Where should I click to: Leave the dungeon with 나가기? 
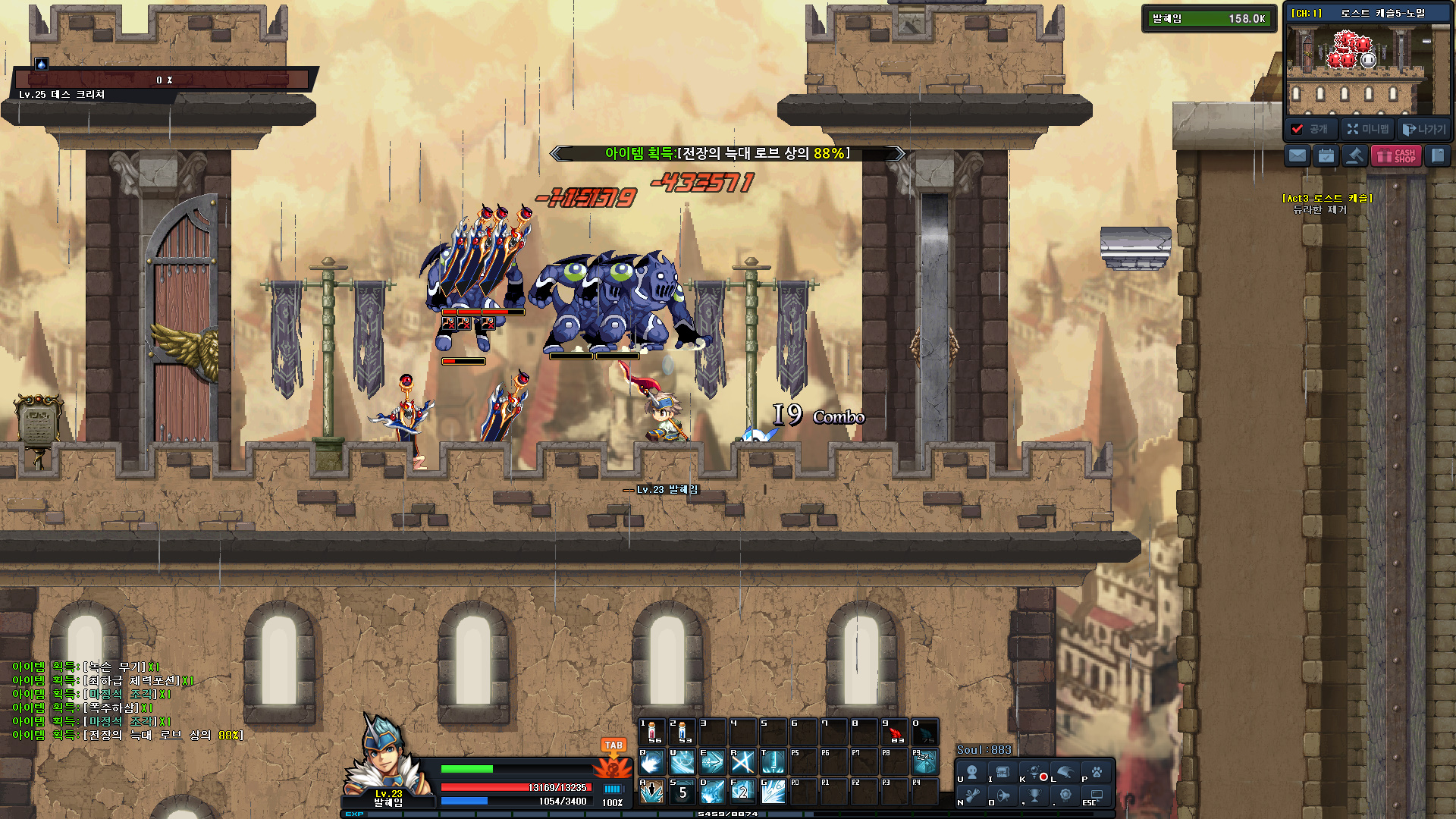pyautogui.click(x=1424, y=129)
